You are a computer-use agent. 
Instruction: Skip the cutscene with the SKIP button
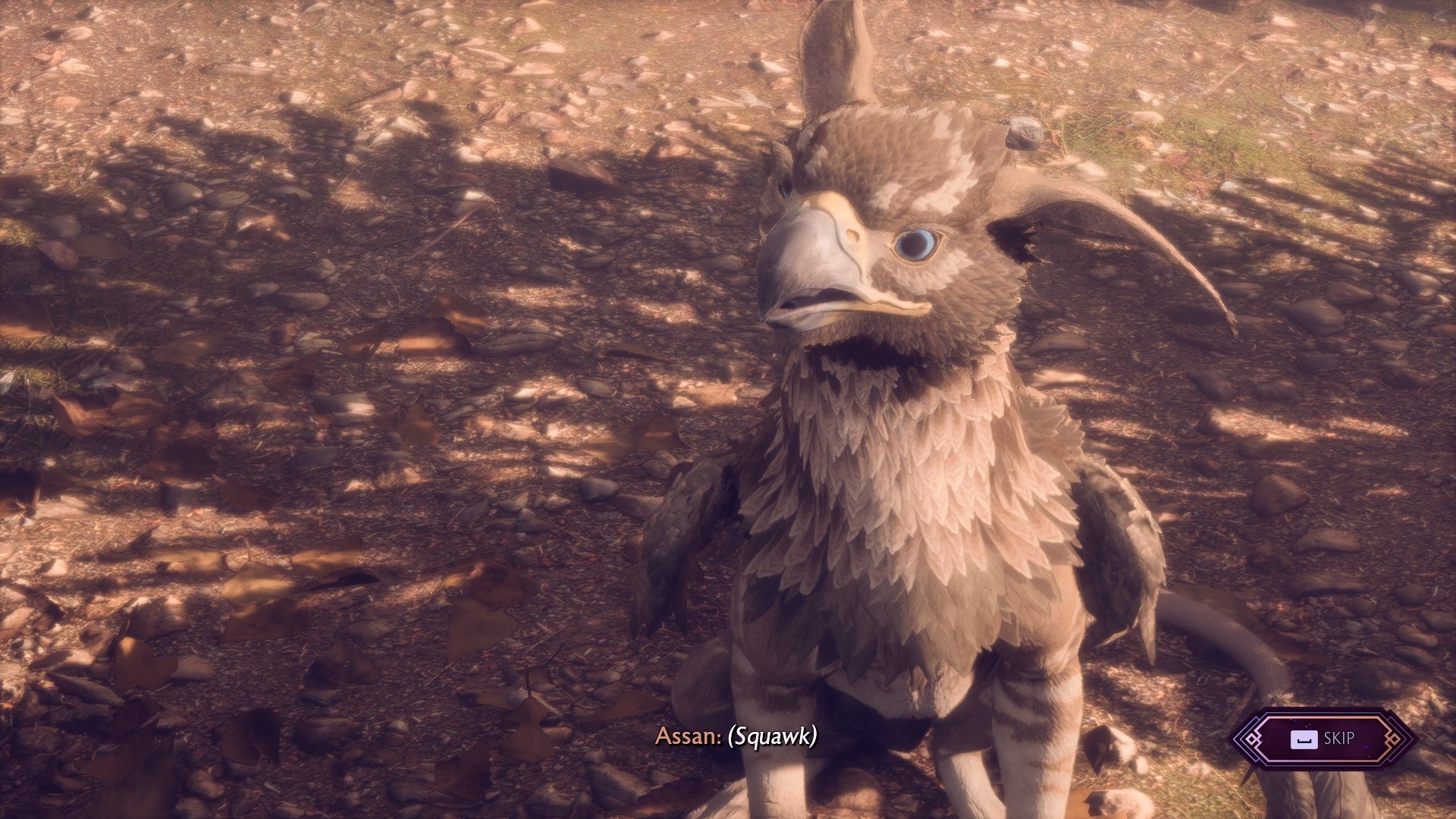pyautogui.click(x=1323, y=739)
